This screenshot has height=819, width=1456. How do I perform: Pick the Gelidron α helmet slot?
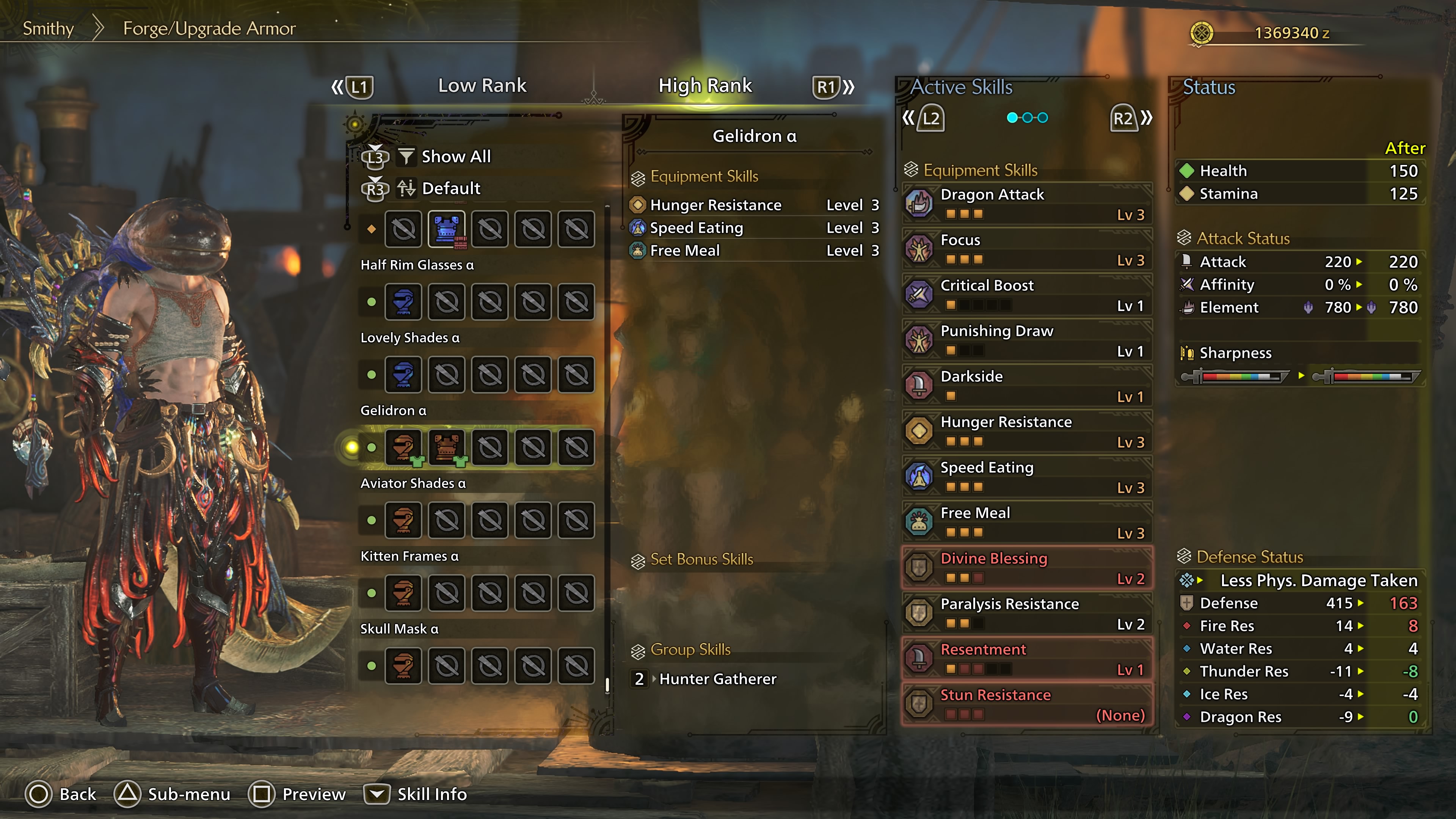[x=403, y=447]
